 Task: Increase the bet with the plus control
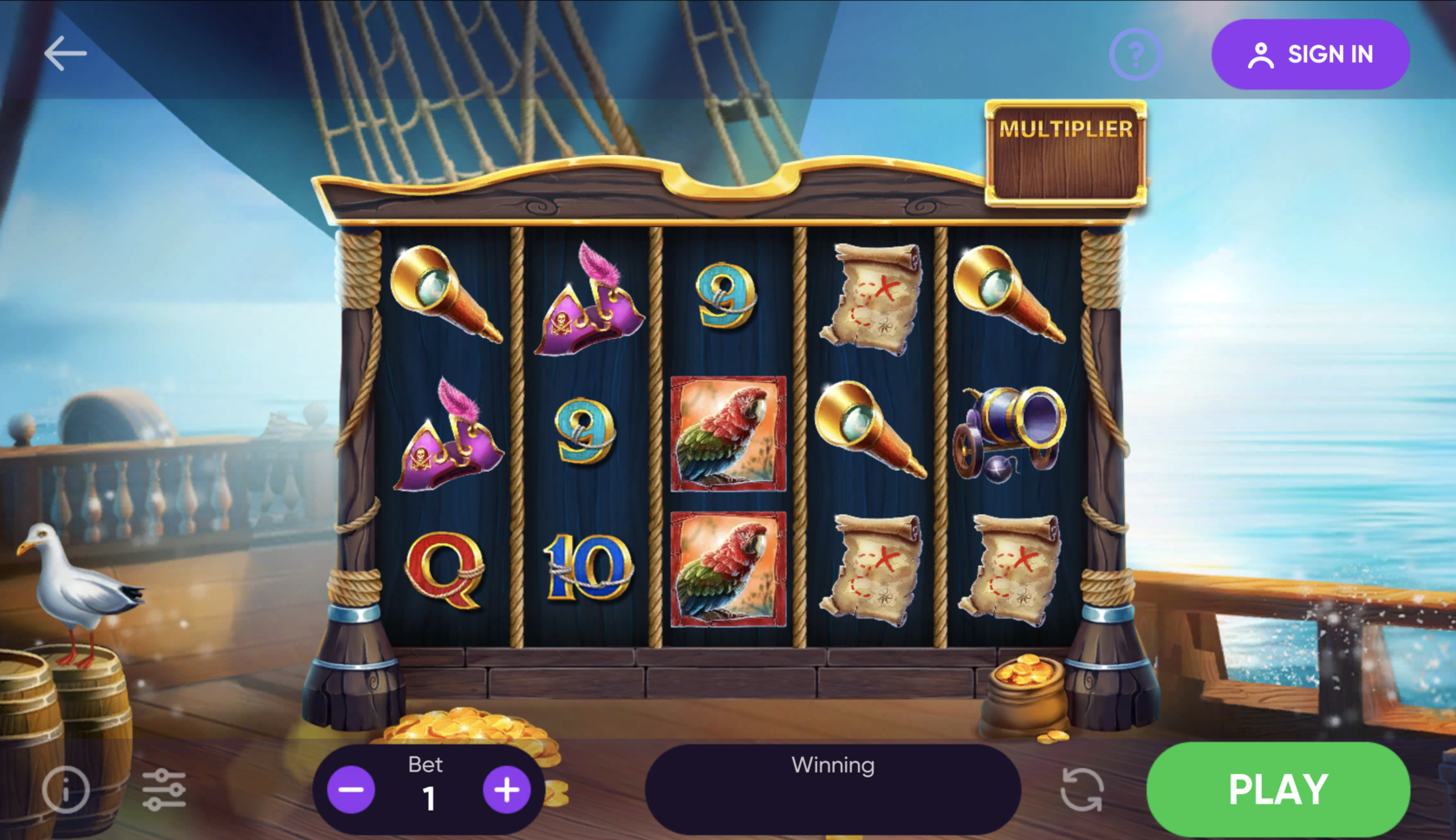pyautogui.click(x=507, y=789)
